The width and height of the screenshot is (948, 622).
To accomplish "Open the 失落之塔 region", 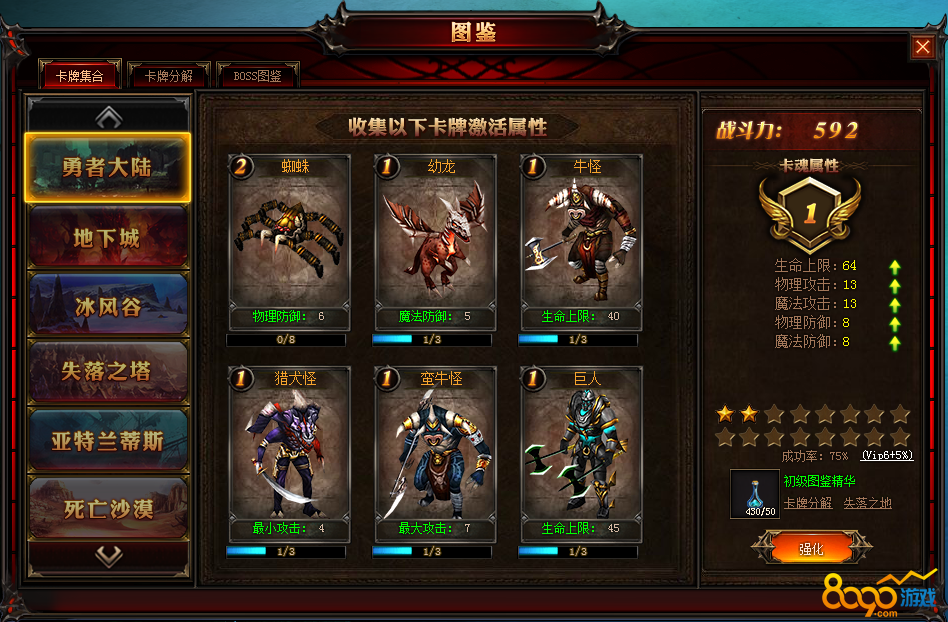I will tap(108, 372).
